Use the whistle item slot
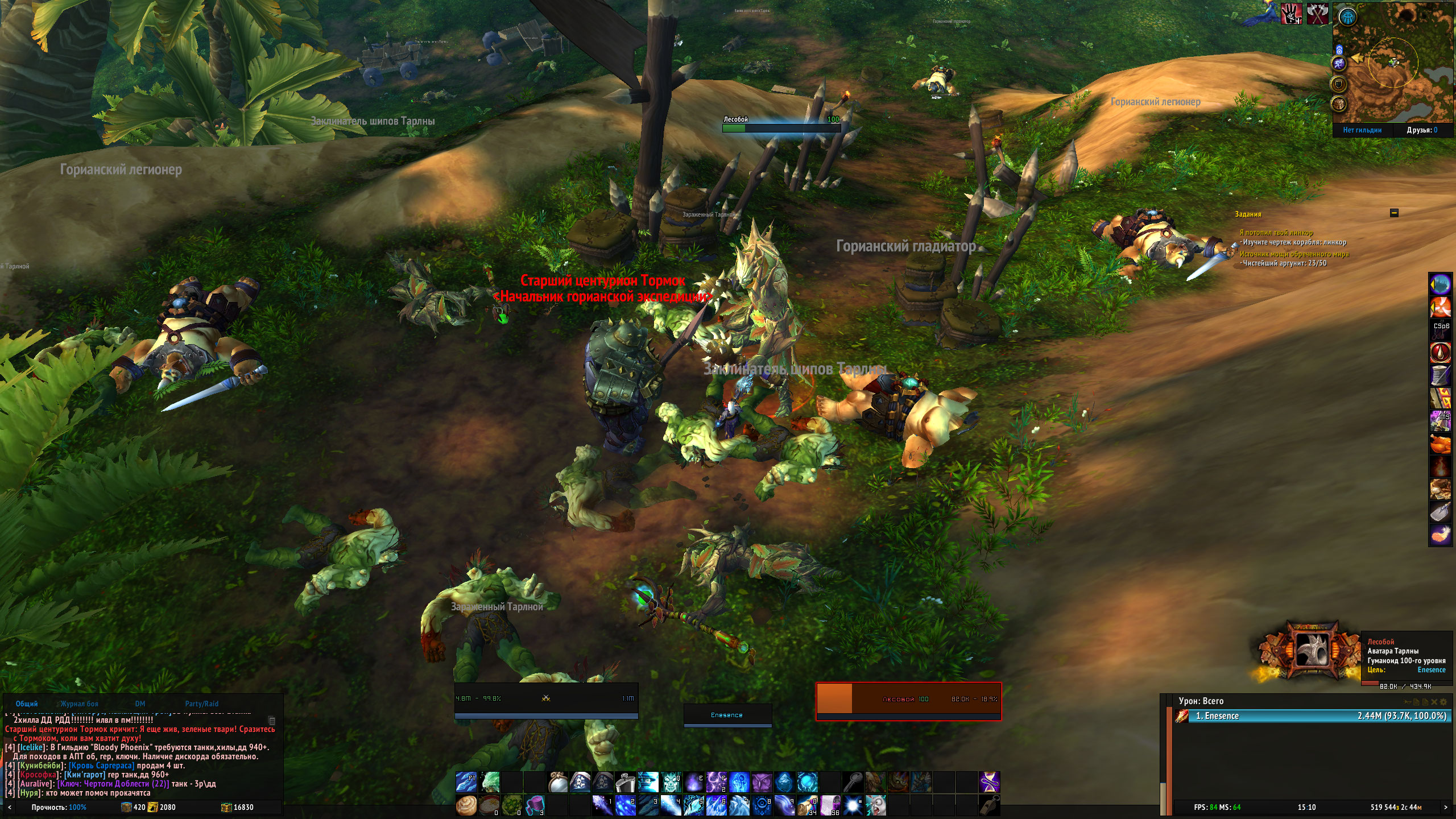1456x819 pixels. (989, 805)
